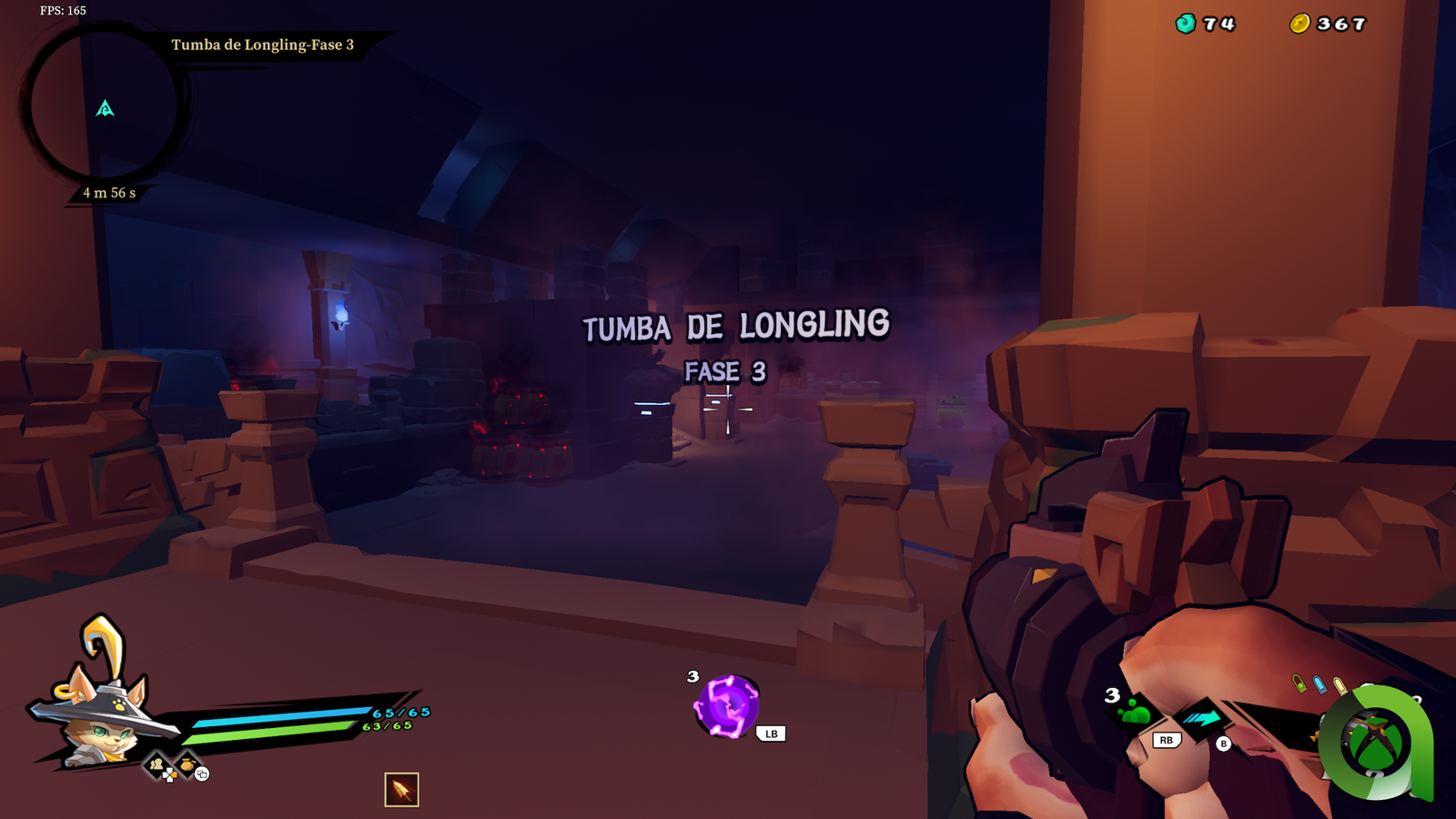Click the teal soul essence icon
Image resolution: width=1456 pixels, height=819 pixels.
pos(1185,24)
